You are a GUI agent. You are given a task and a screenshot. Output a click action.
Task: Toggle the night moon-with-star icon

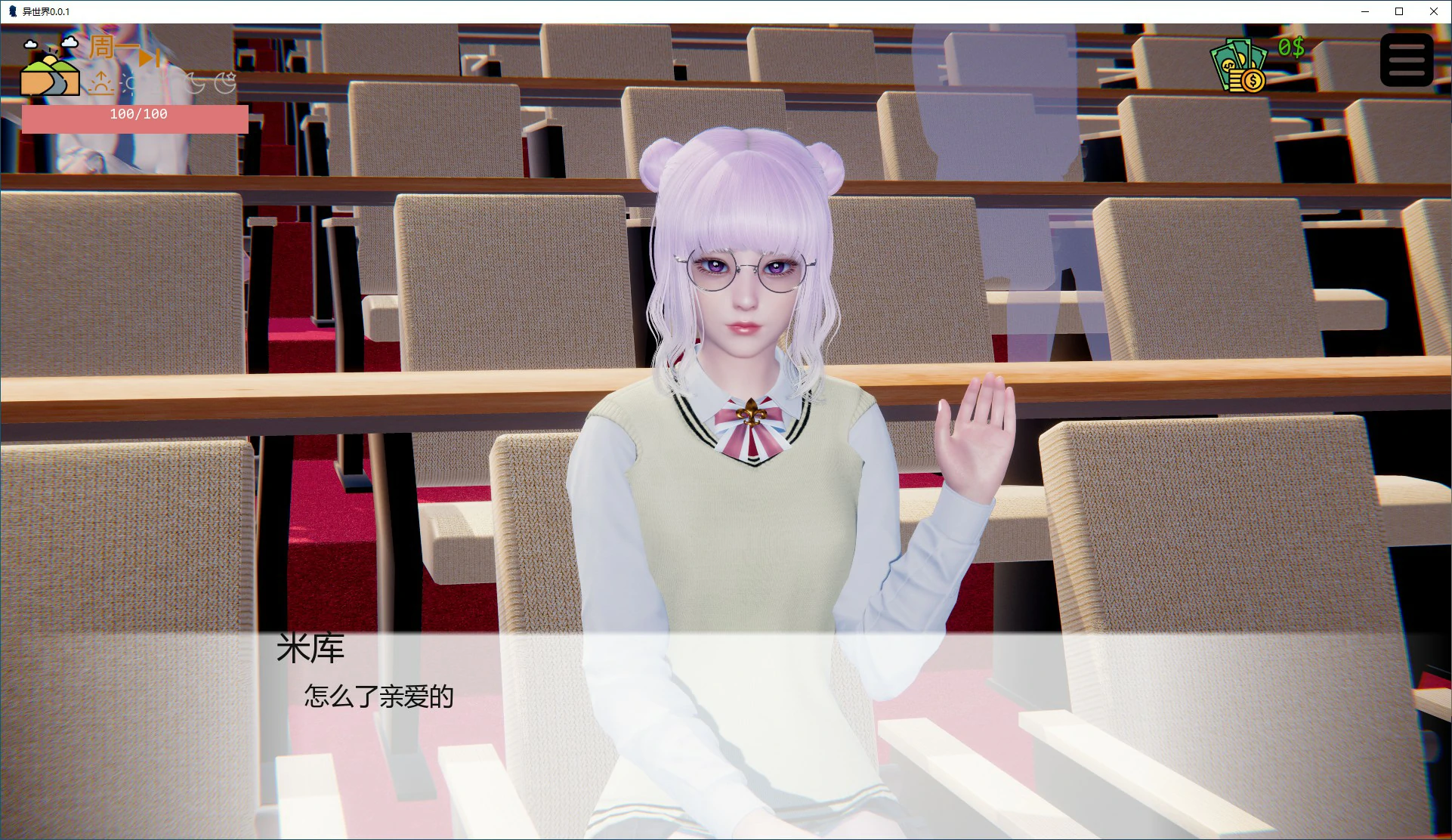pyautogui.click(x=224, y=82)
